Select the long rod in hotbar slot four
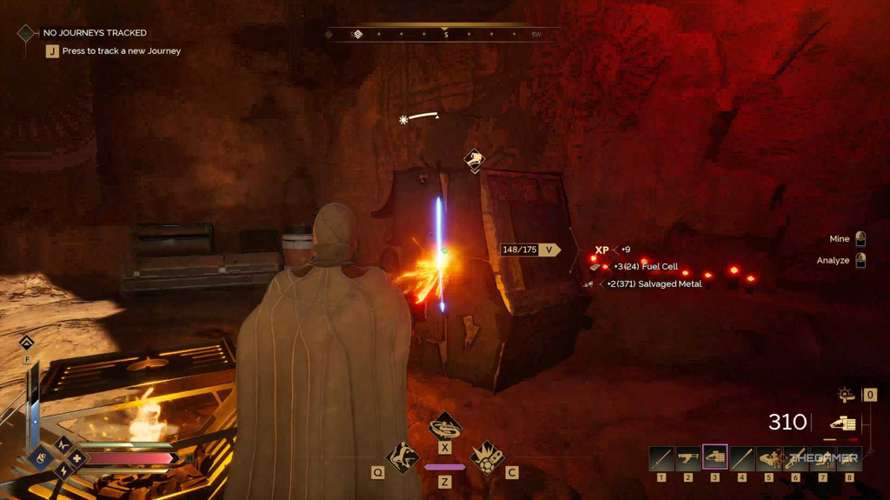The height and width of the screenshot is (500, 890). (741, 458)
